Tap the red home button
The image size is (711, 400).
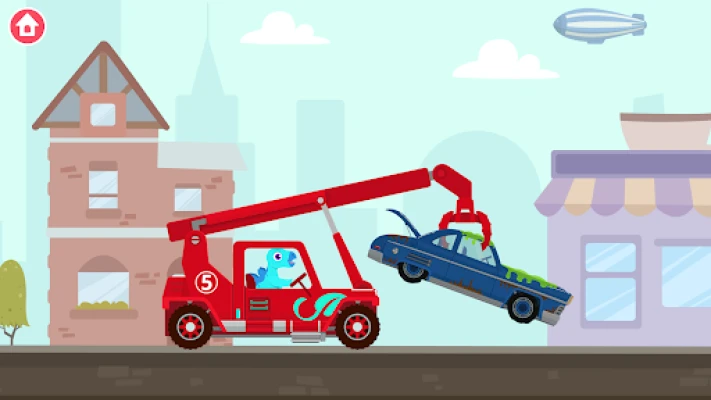28,27
